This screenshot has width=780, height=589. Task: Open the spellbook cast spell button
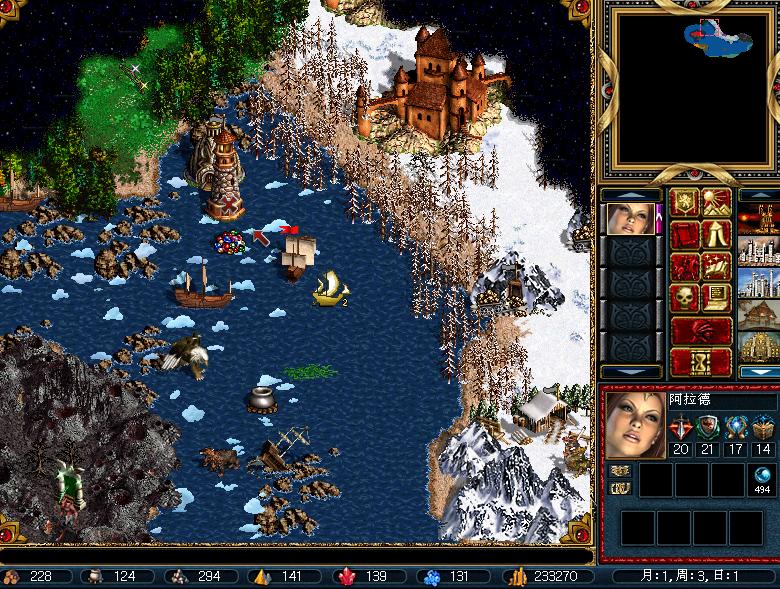click(x=716, y=267)
